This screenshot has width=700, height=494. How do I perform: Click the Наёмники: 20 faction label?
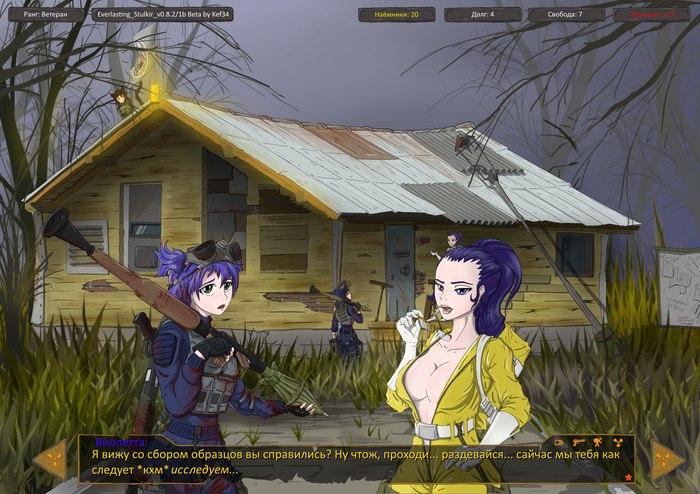coord(397,15)
